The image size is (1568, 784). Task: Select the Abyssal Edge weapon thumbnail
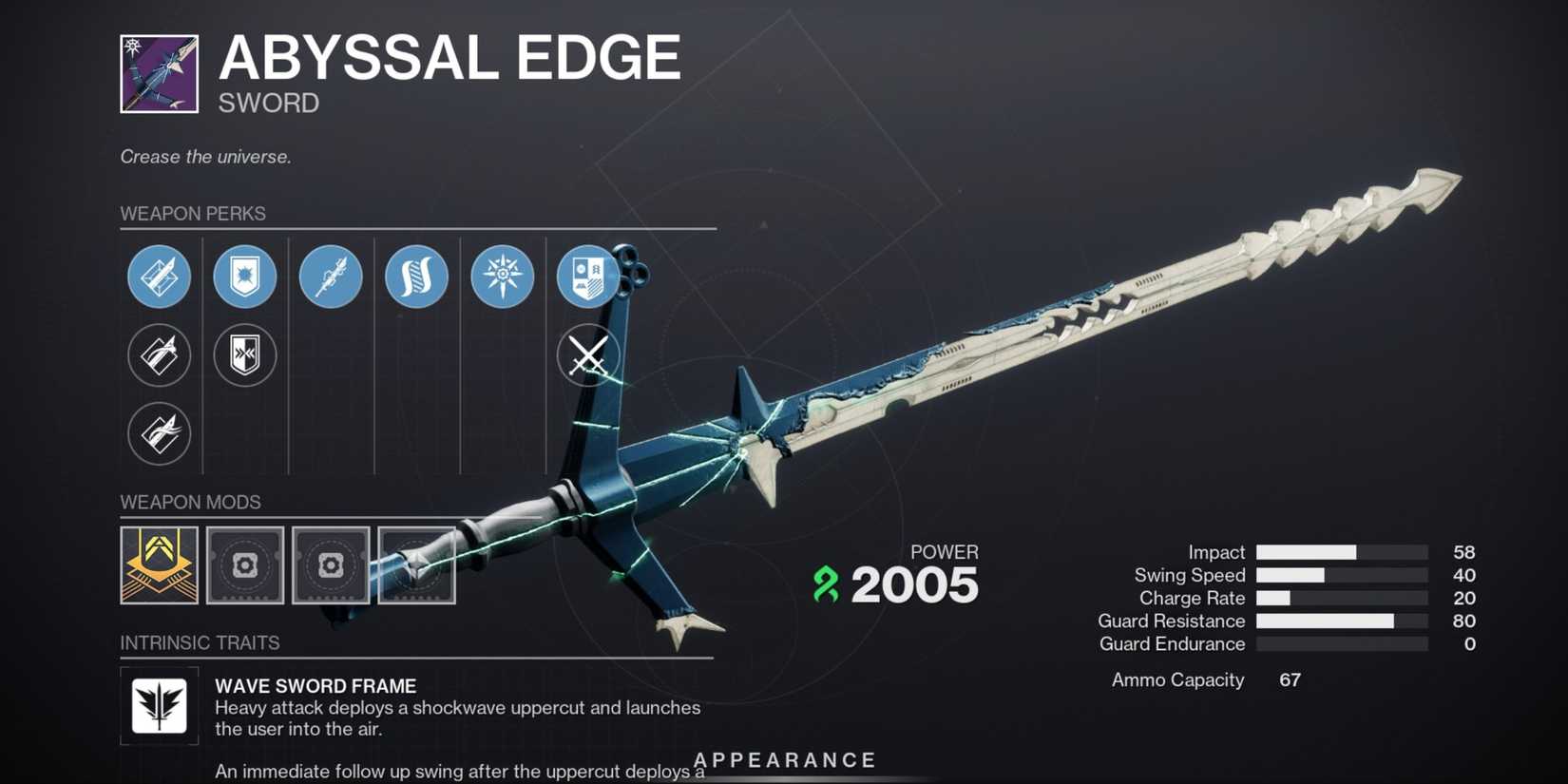158,74
